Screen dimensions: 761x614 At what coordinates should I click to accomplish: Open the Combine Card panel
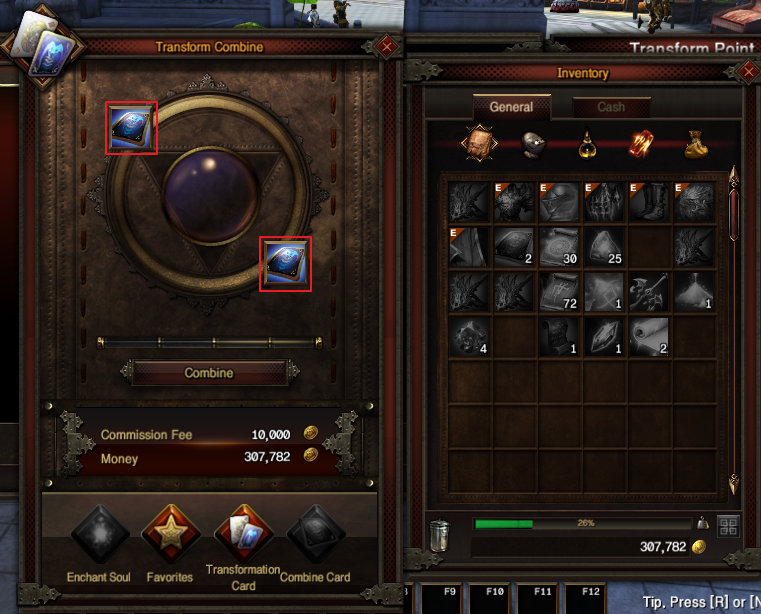click(315, 538)
